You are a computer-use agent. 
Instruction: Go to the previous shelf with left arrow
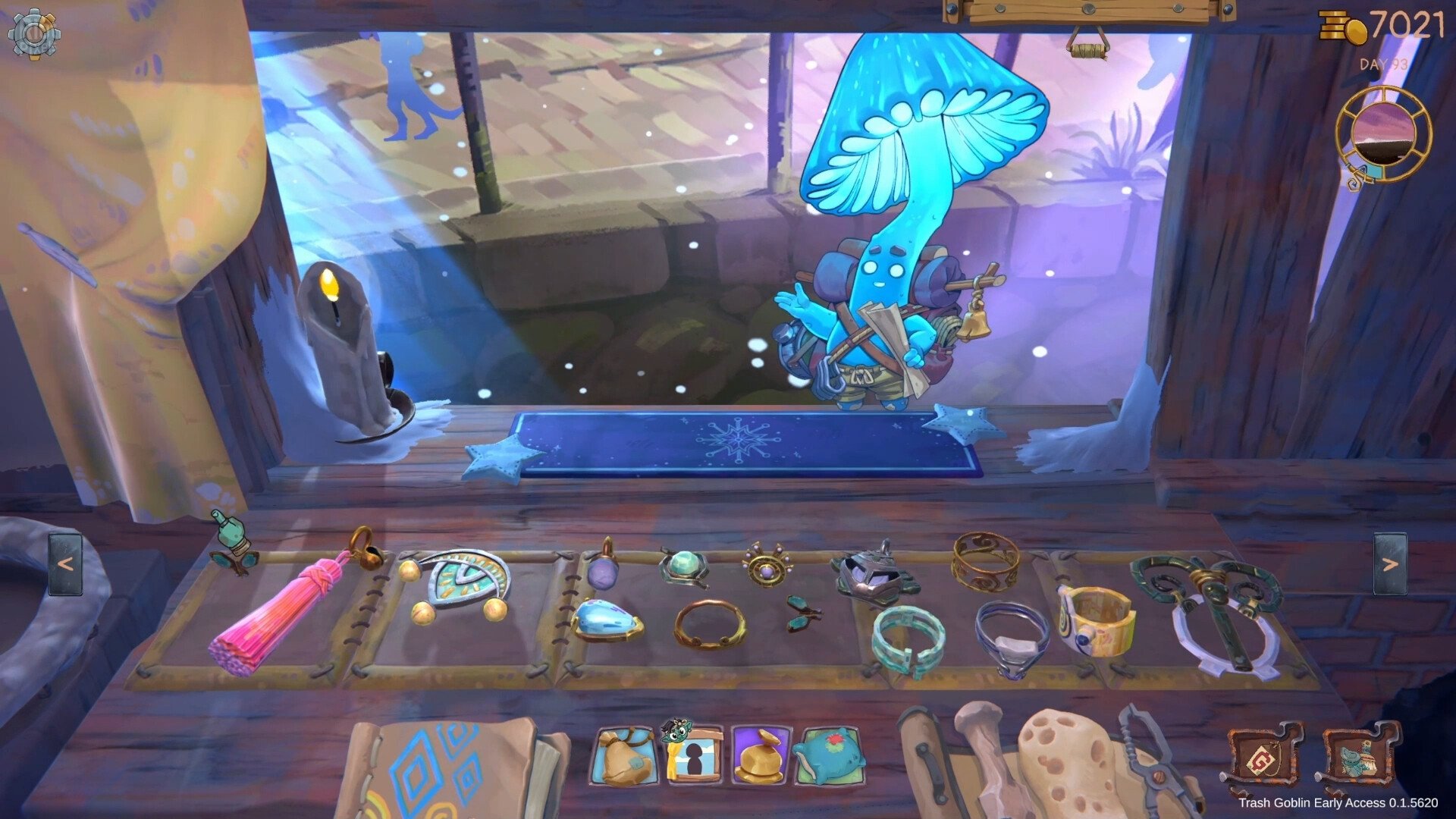[65, 564]
